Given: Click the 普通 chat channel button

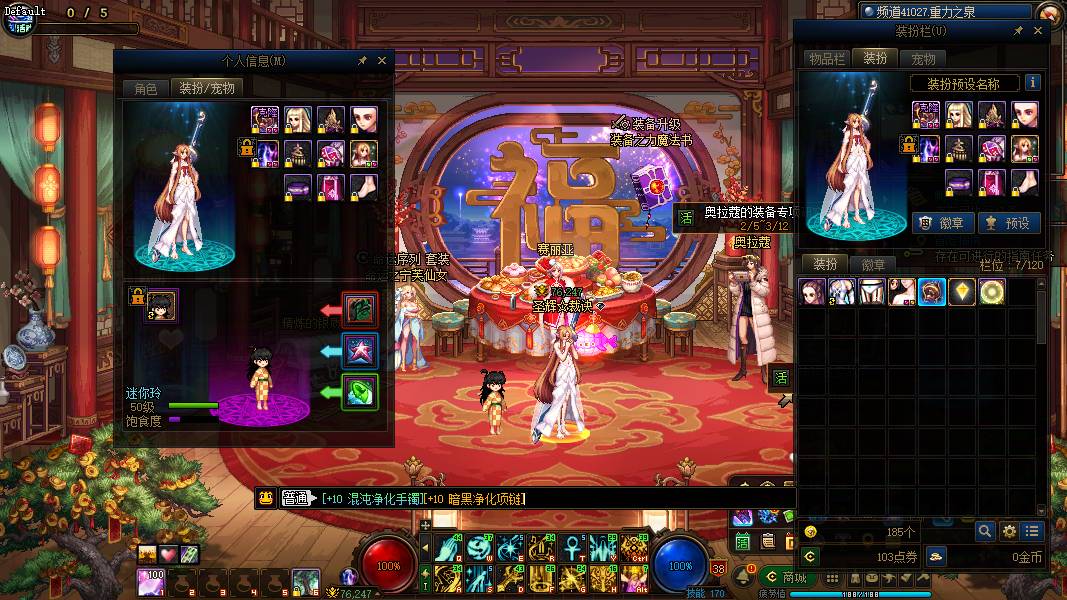Looking at the screenshot, I should 296,498.
